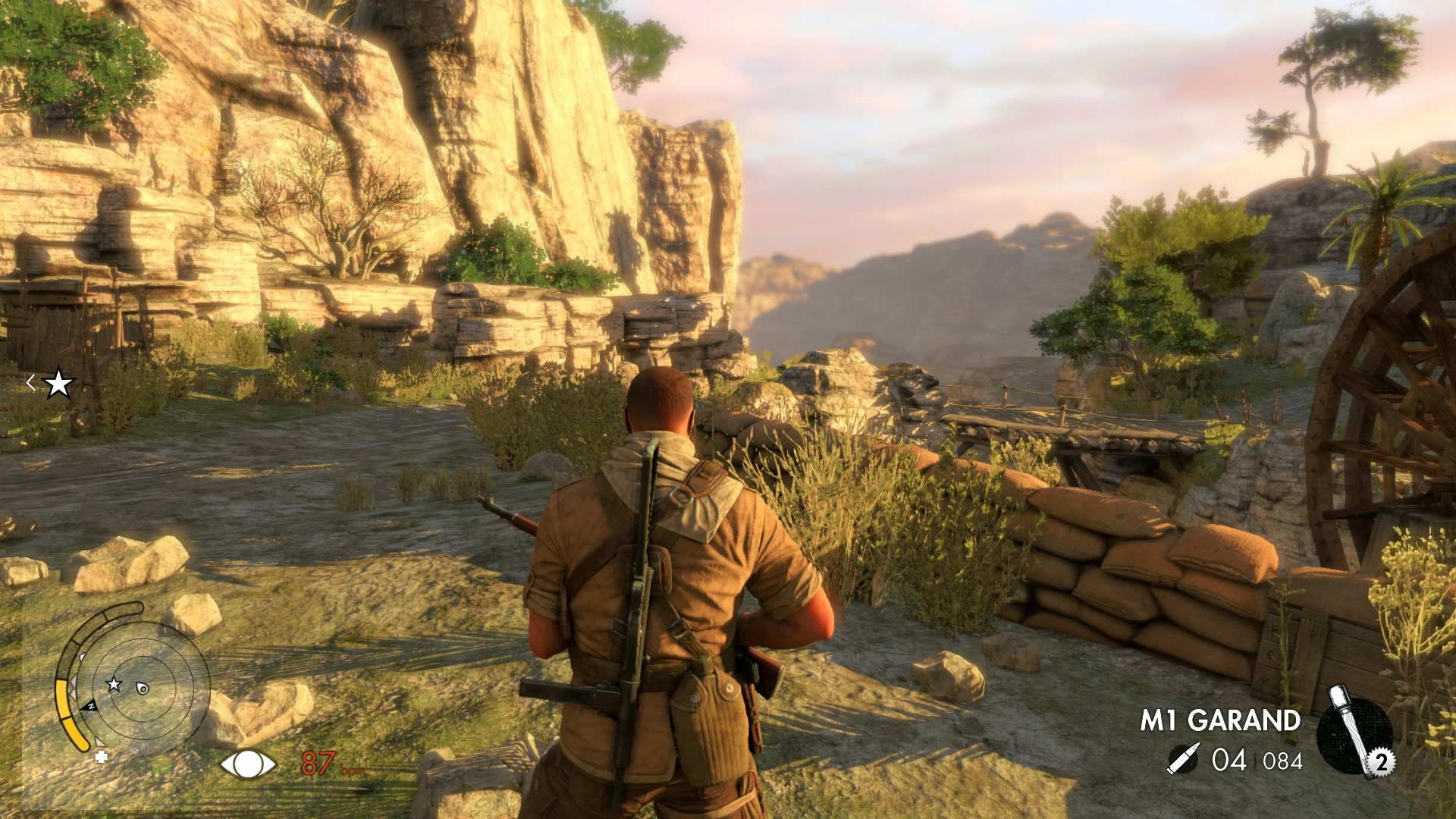
Task: Click the star objective waypoint marker
Action: 58,384
